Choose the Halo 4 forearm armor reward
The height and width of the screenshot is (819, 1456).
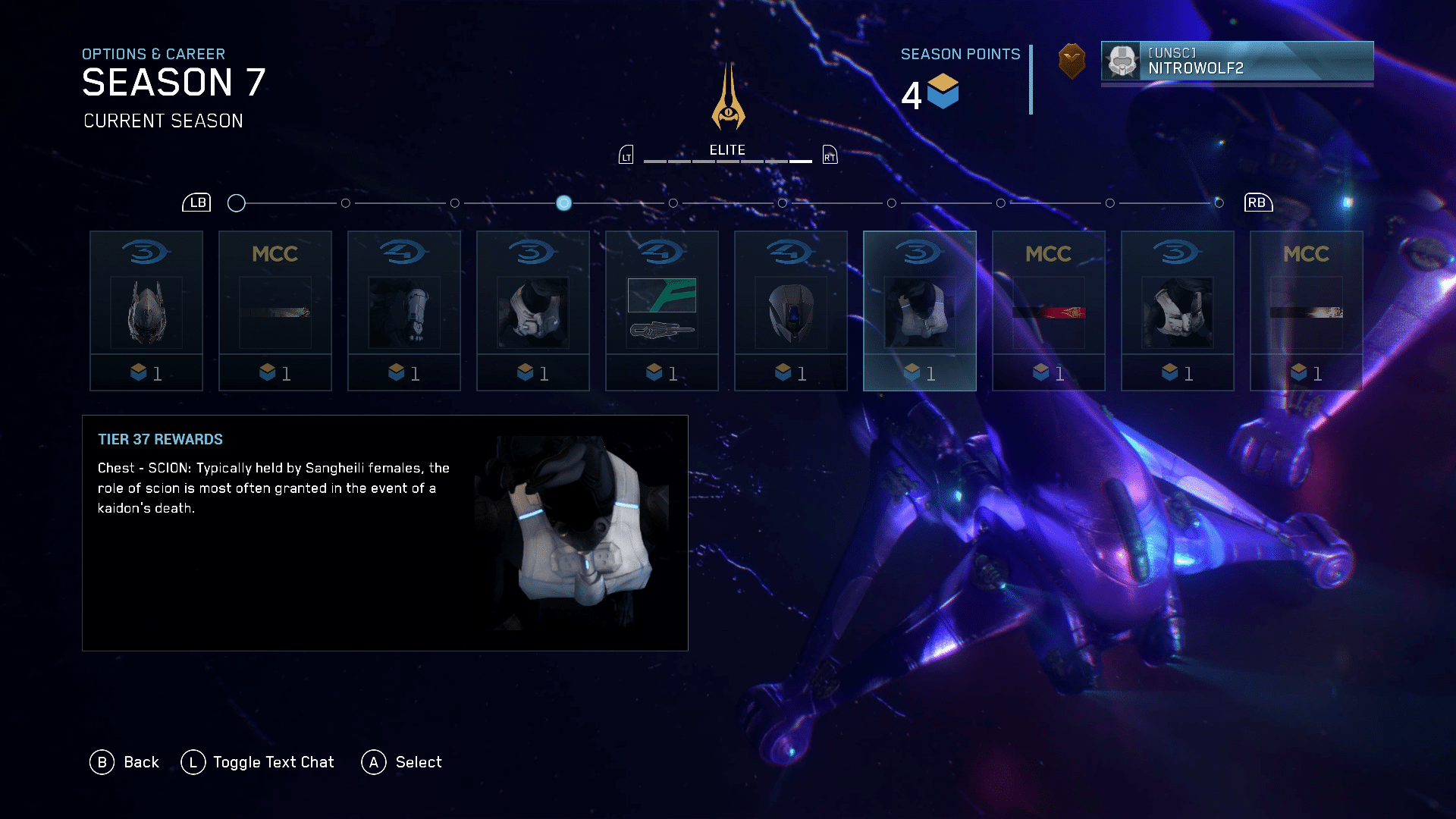point(404,311)
